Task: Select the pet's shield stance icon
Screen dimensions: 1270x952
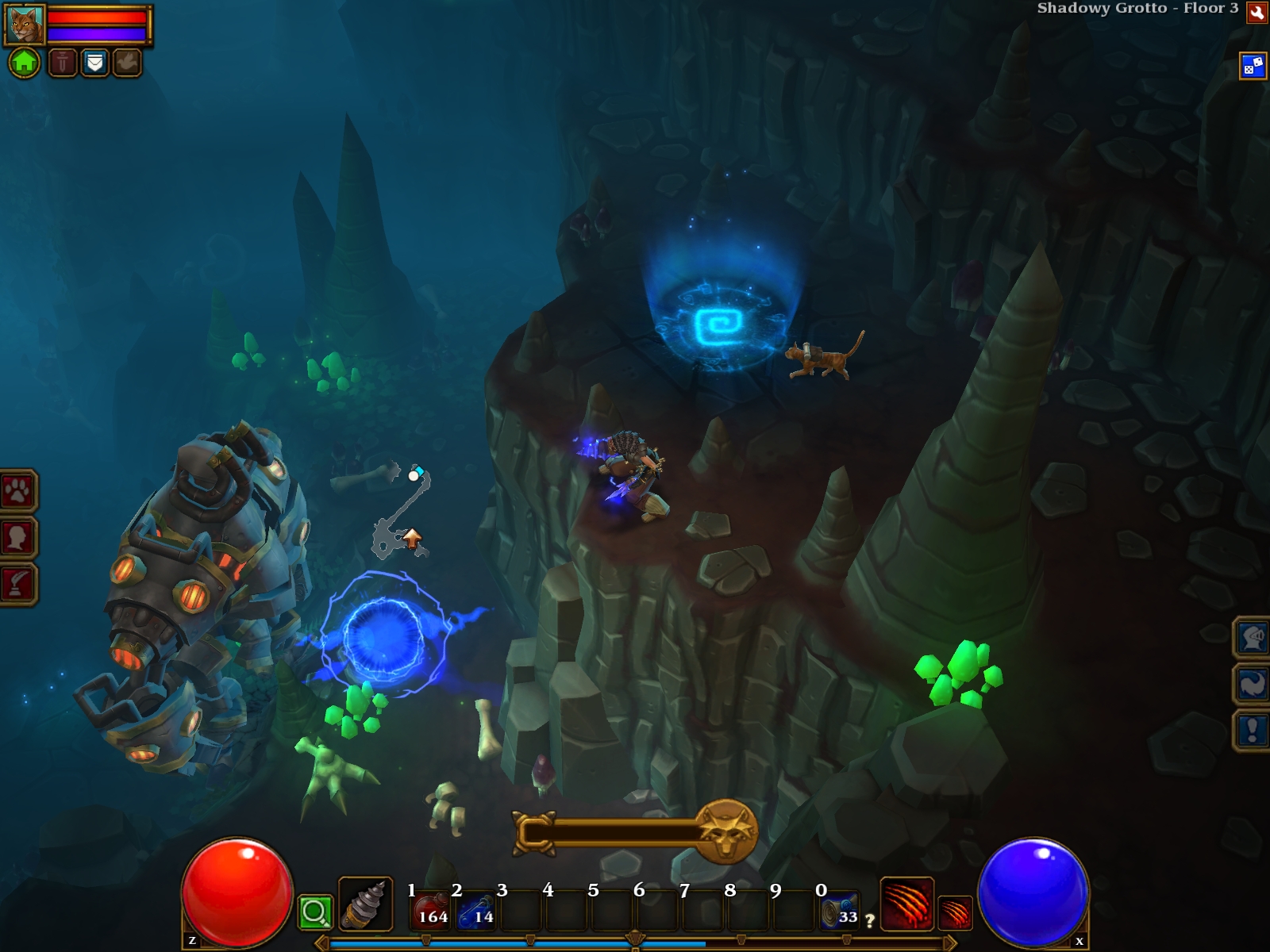Action: click(x=94, y=62)
